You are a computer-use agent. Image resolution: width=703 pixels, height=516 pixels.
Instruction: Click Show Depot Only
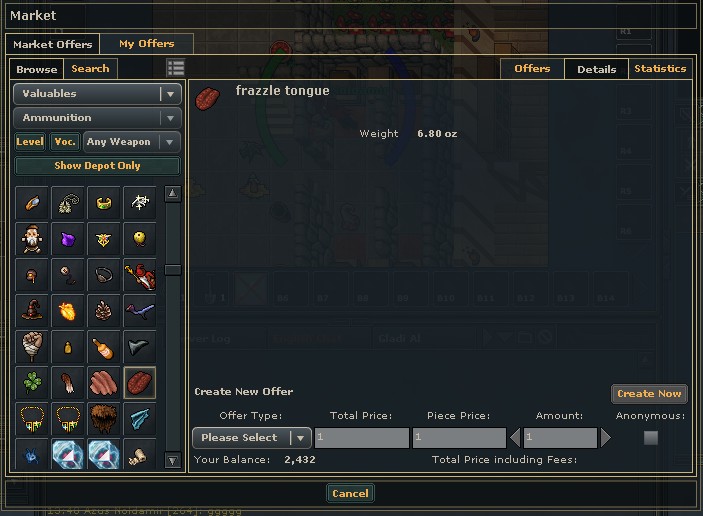(97, 166)
